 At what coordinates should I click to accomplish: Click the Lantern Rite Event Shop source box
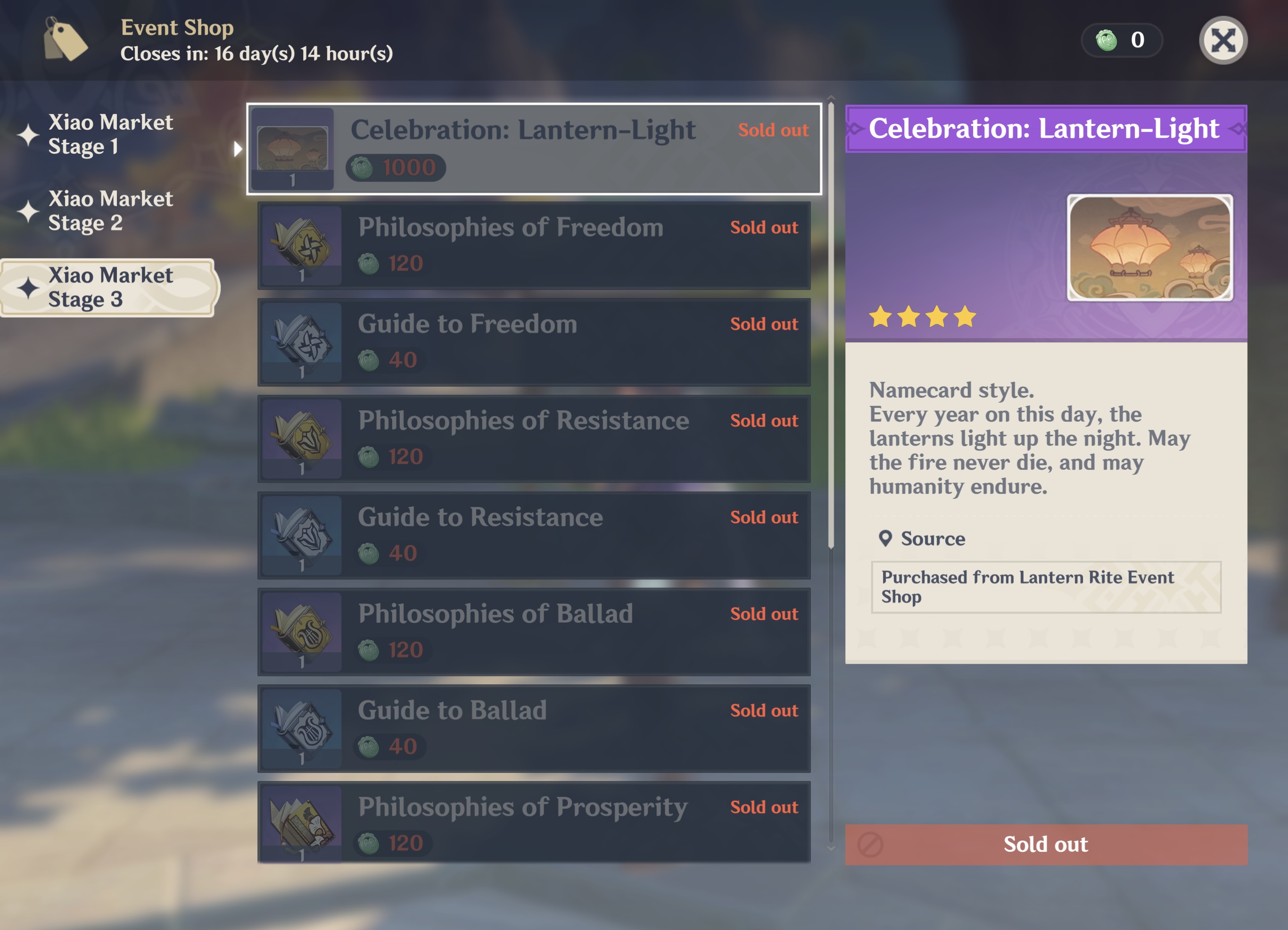pyautogui.click(x=1046, y=587)
